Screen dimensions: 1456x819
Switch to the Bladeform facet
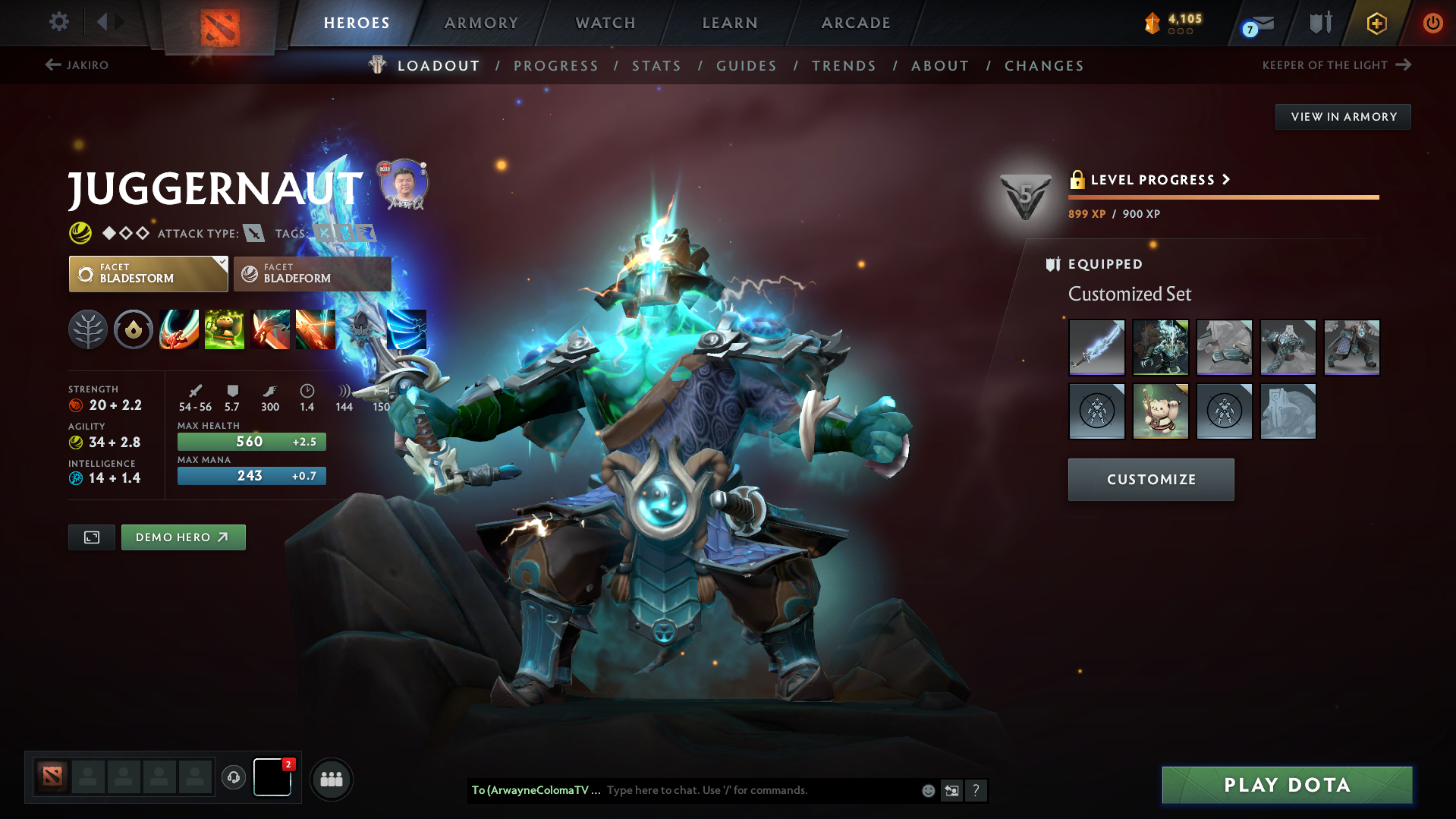pyautogui.click(x=311, y=273)
